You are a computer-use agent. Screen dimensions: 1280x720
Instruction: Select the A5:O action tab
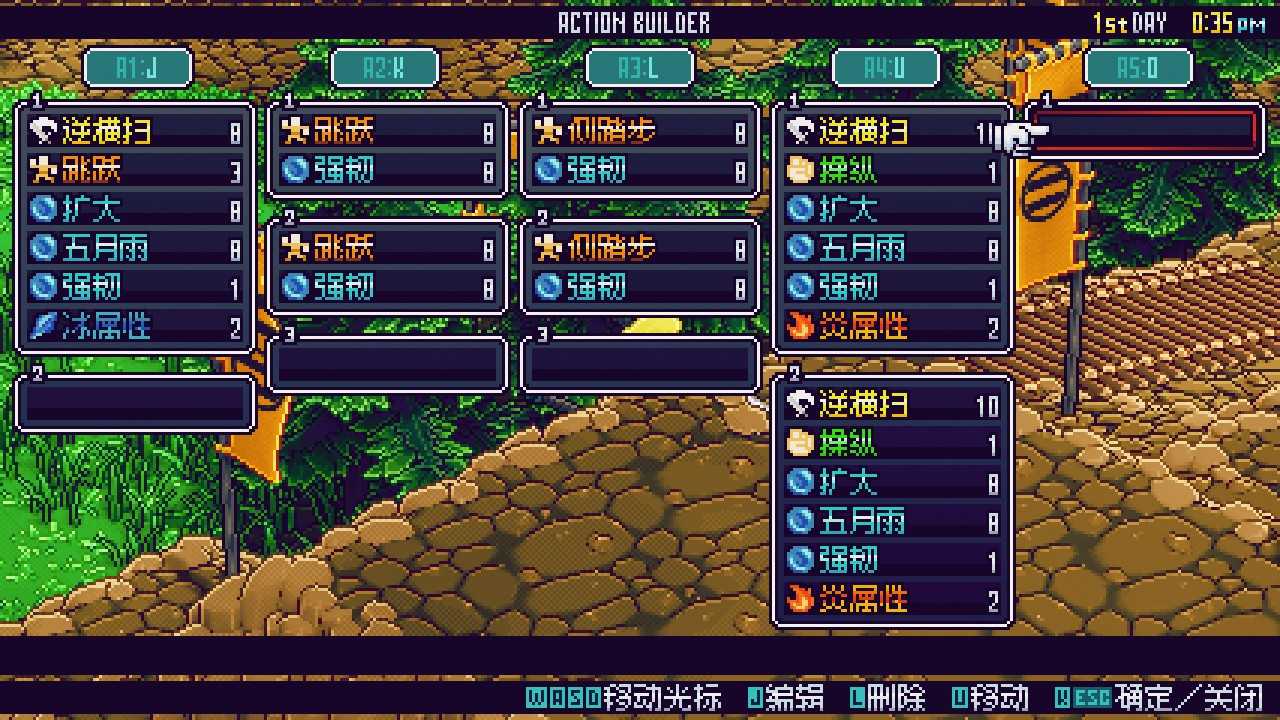(1138, 68)
